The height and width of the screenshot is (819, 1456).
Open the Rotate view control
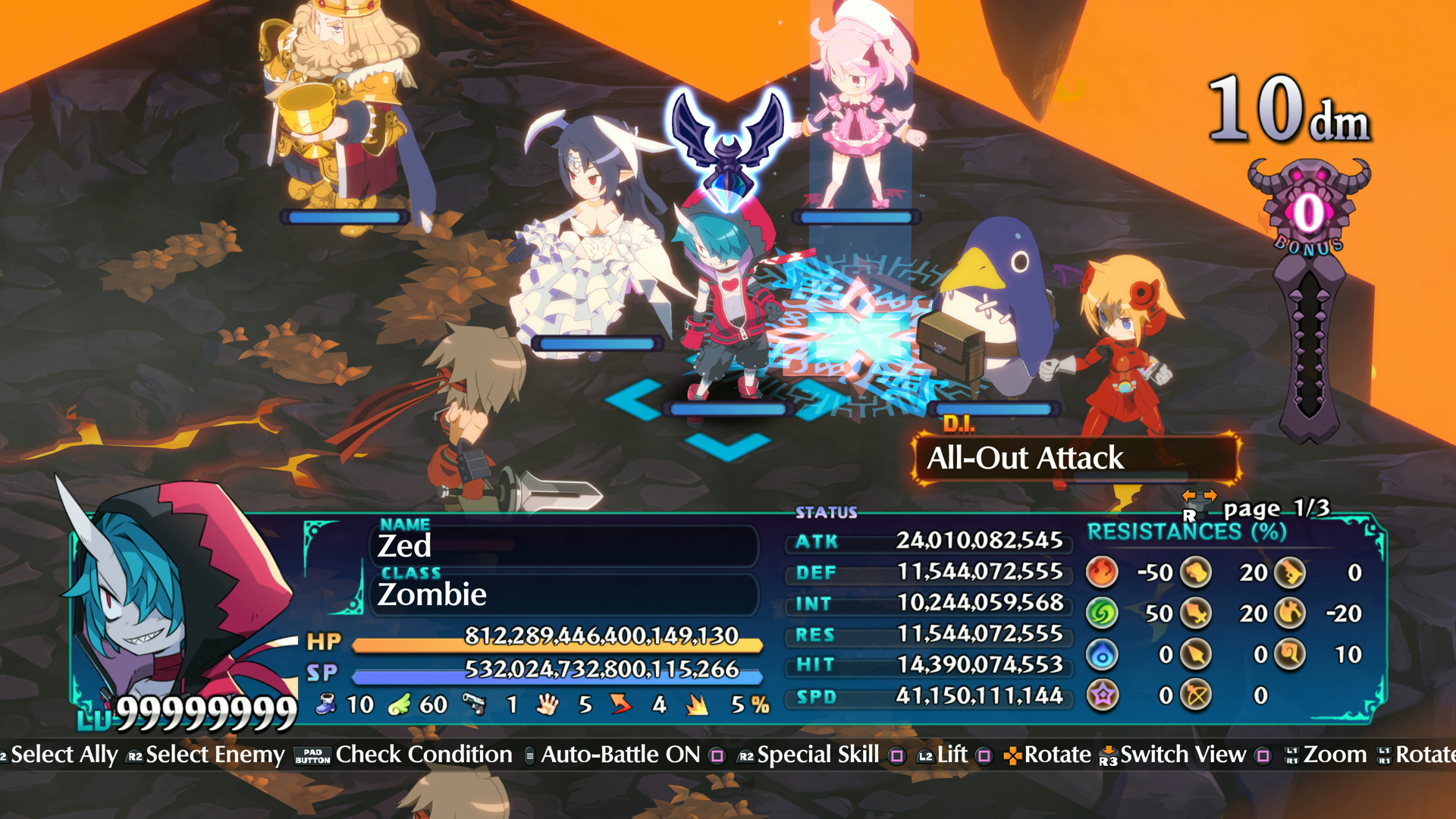1057,755
